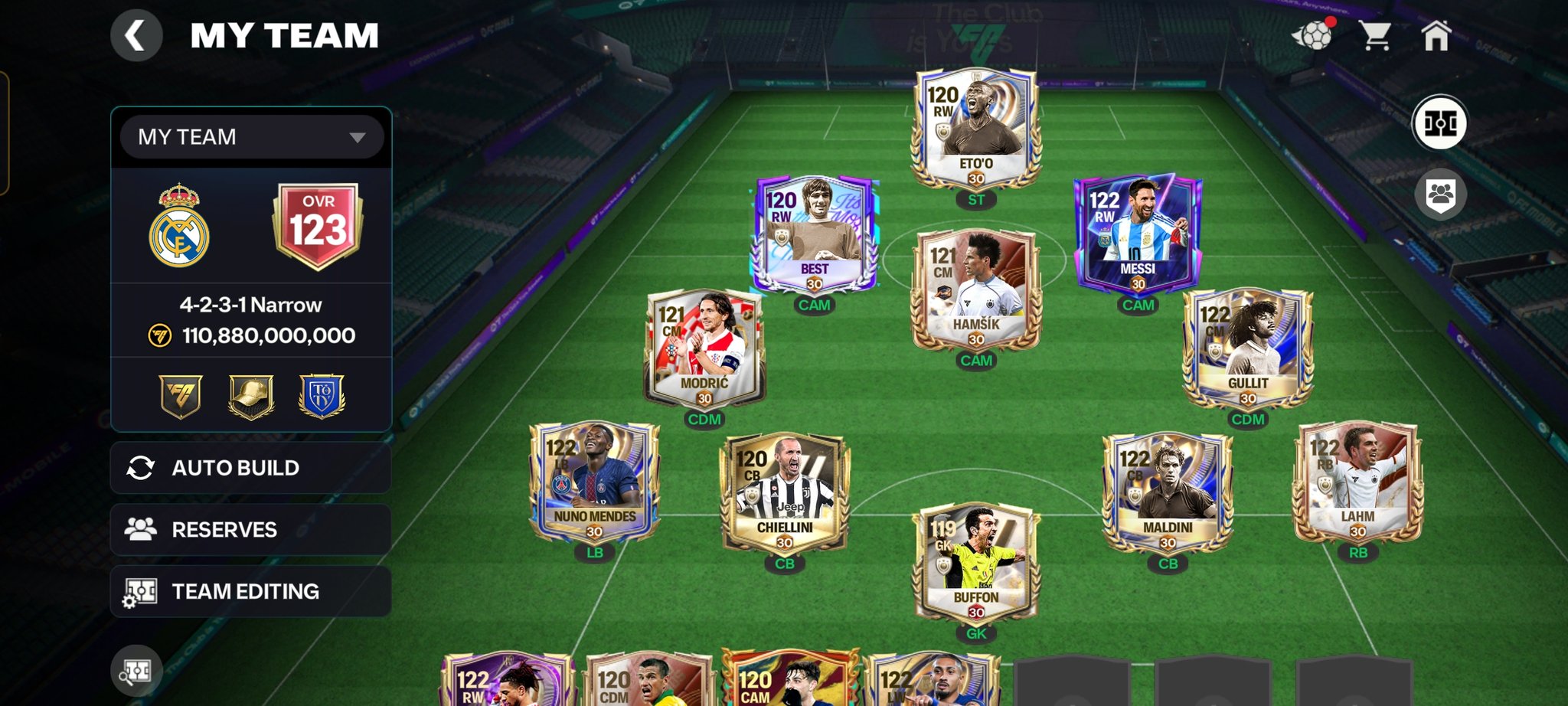Select Buffon goalkeeper card
The width and height of the screenshot is (1568, 706).
point(975,564)
